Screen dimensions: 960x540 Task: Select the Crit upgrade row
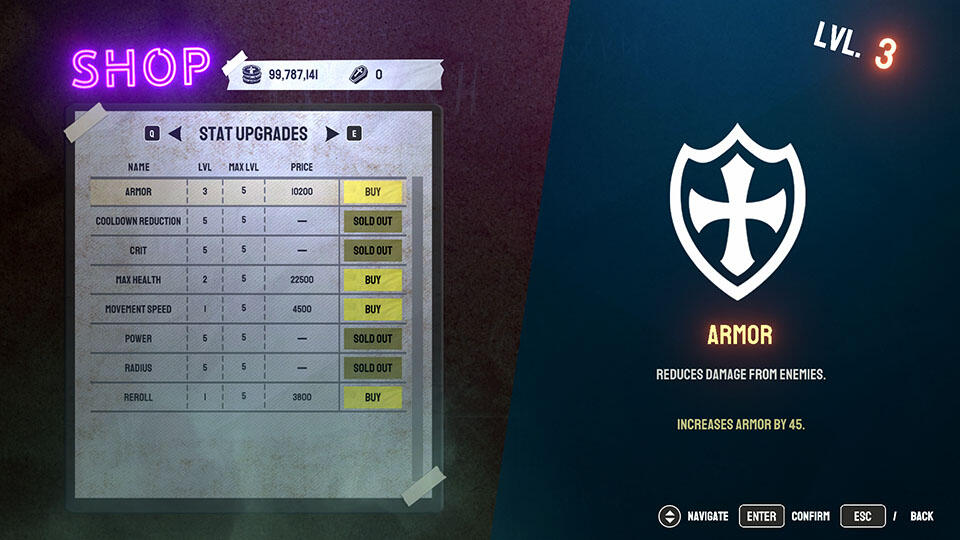[139, 250]
